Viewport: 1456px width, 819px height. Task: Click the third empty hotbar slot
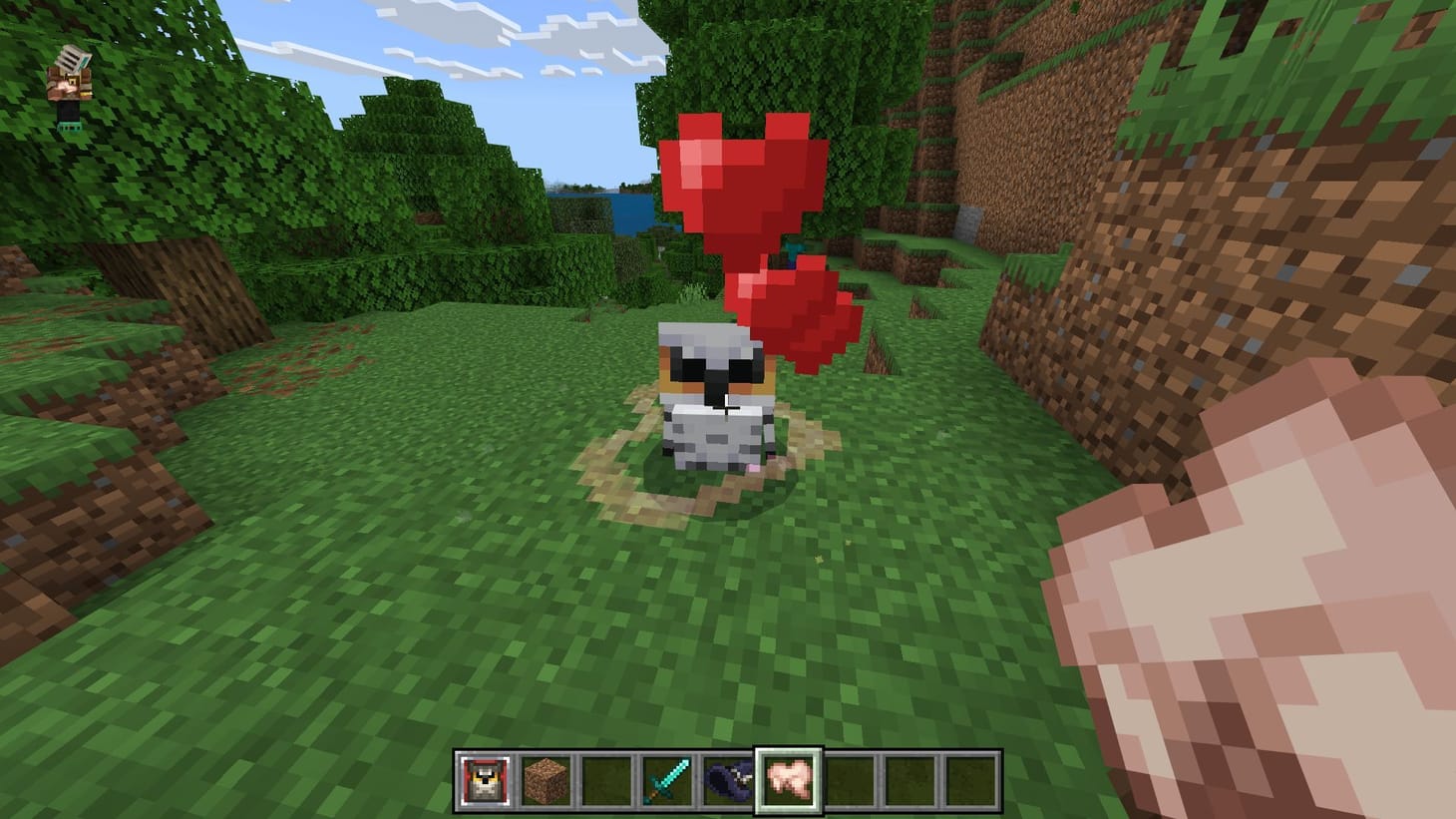605,780
